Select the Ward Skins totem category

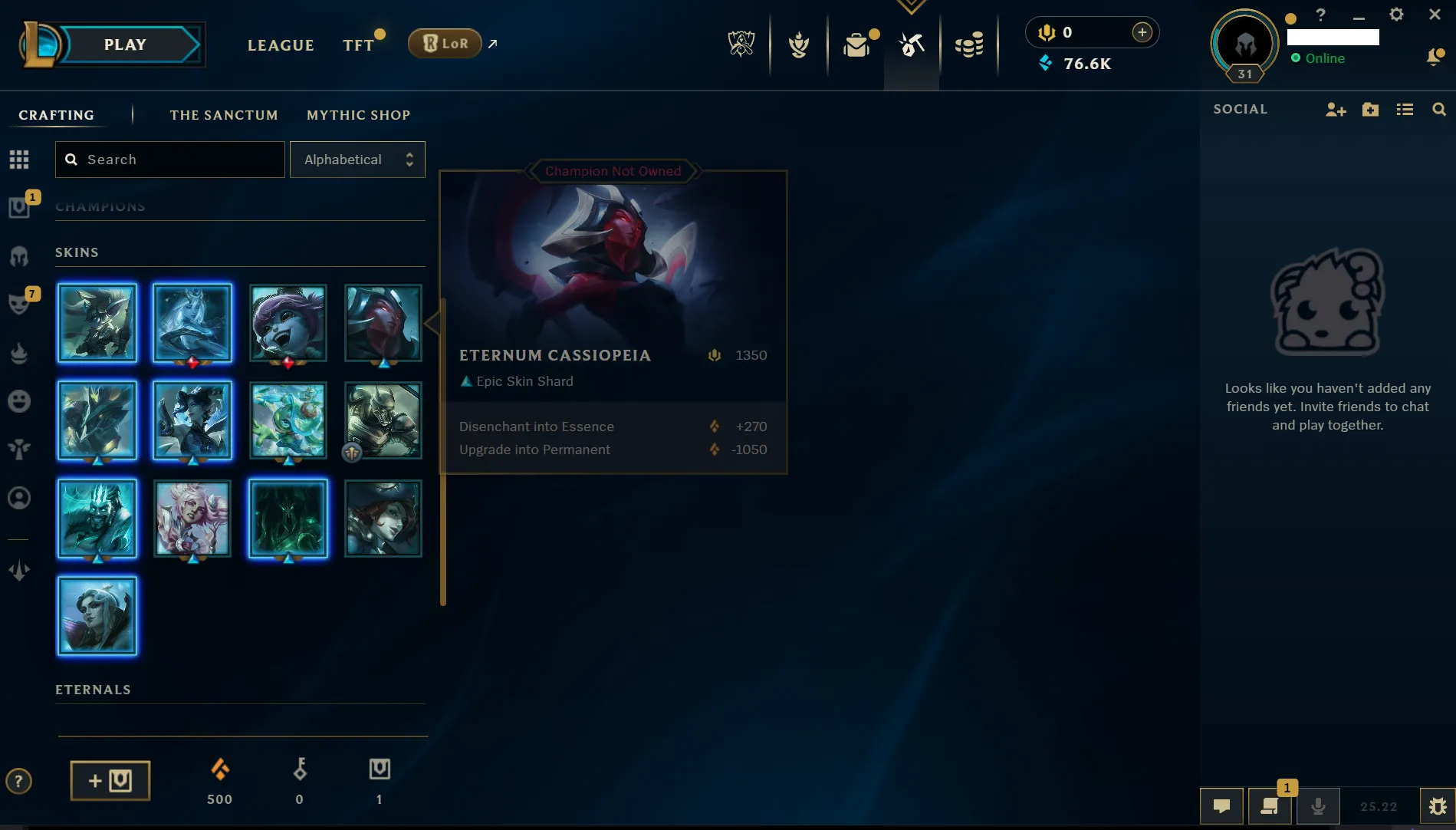[19, 450]
